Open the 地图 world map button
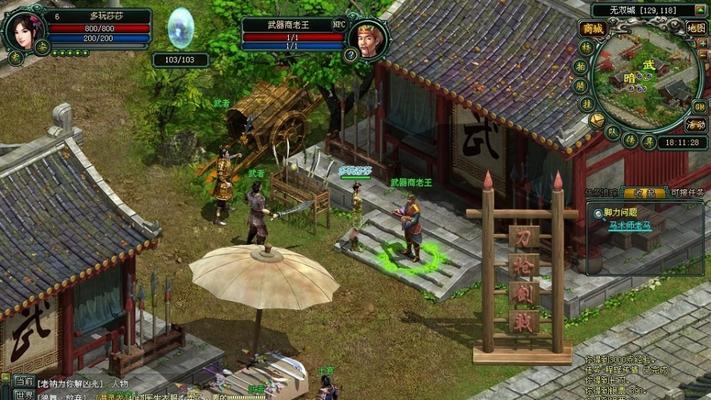This screenshot has width=711, height=400. point(696,28)
